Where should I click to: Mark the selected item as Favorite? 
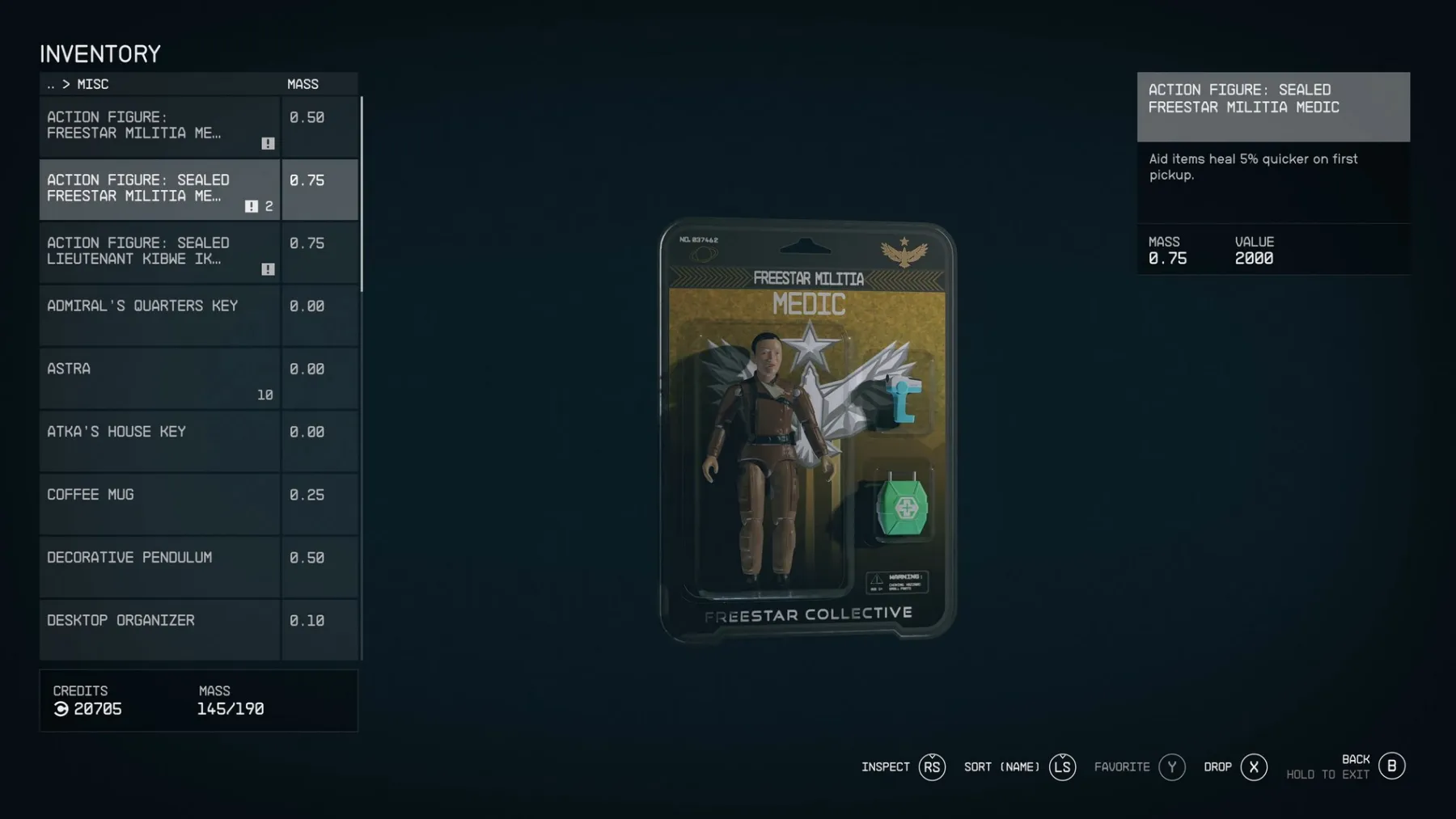[1171, 766]
